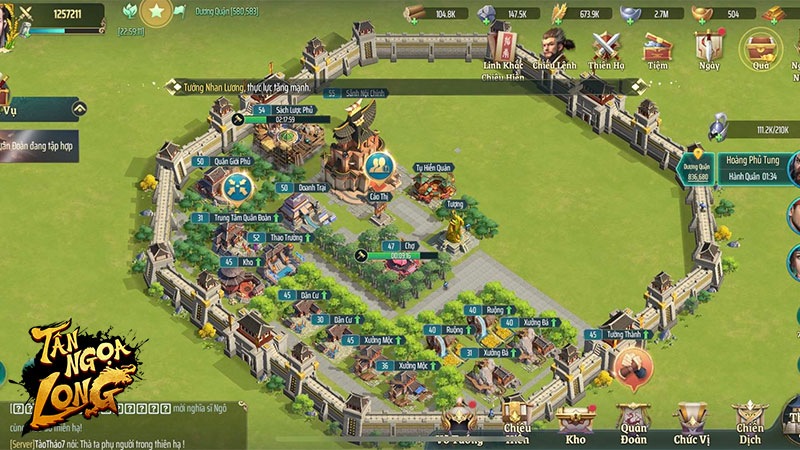The image size is (800, 450).
Task: Open the player avatar portrait
Action: click(8, 20)
